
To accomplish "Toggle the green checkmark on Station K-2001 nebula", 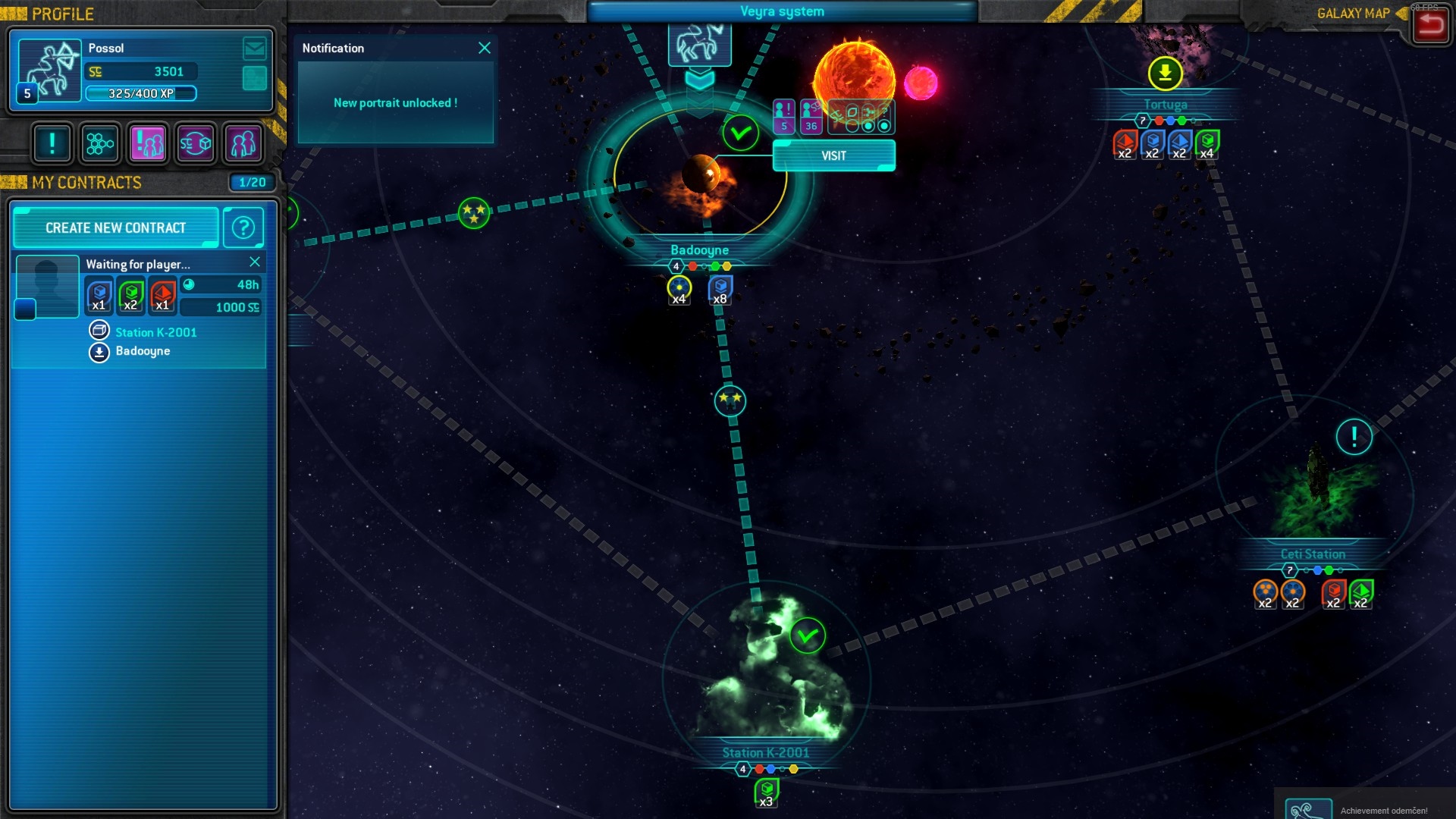I will 807,636.
